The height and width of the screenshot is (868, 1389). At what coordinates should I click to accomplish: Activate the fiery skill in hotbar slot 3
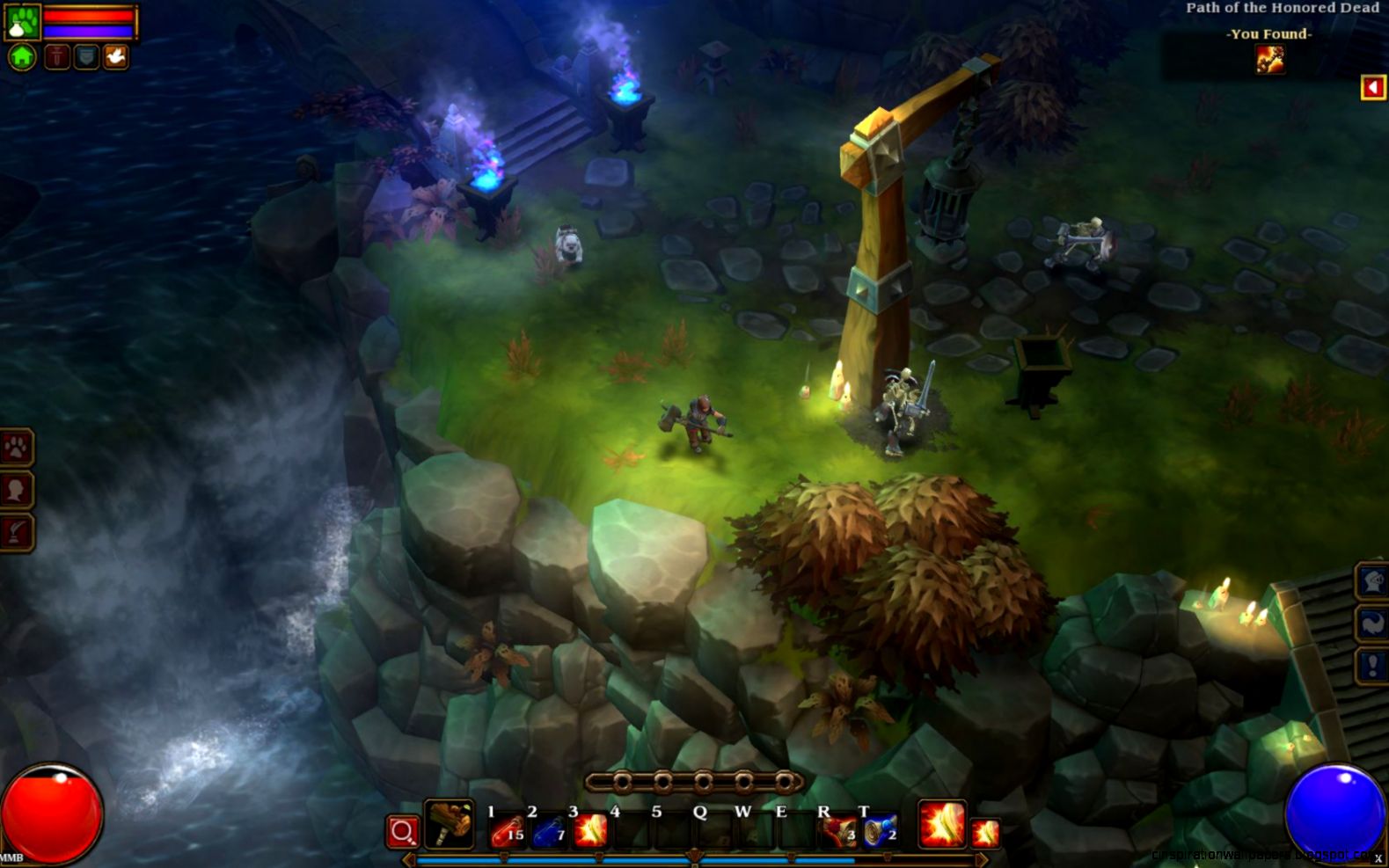pyautogui.click(x=589, y=831)
